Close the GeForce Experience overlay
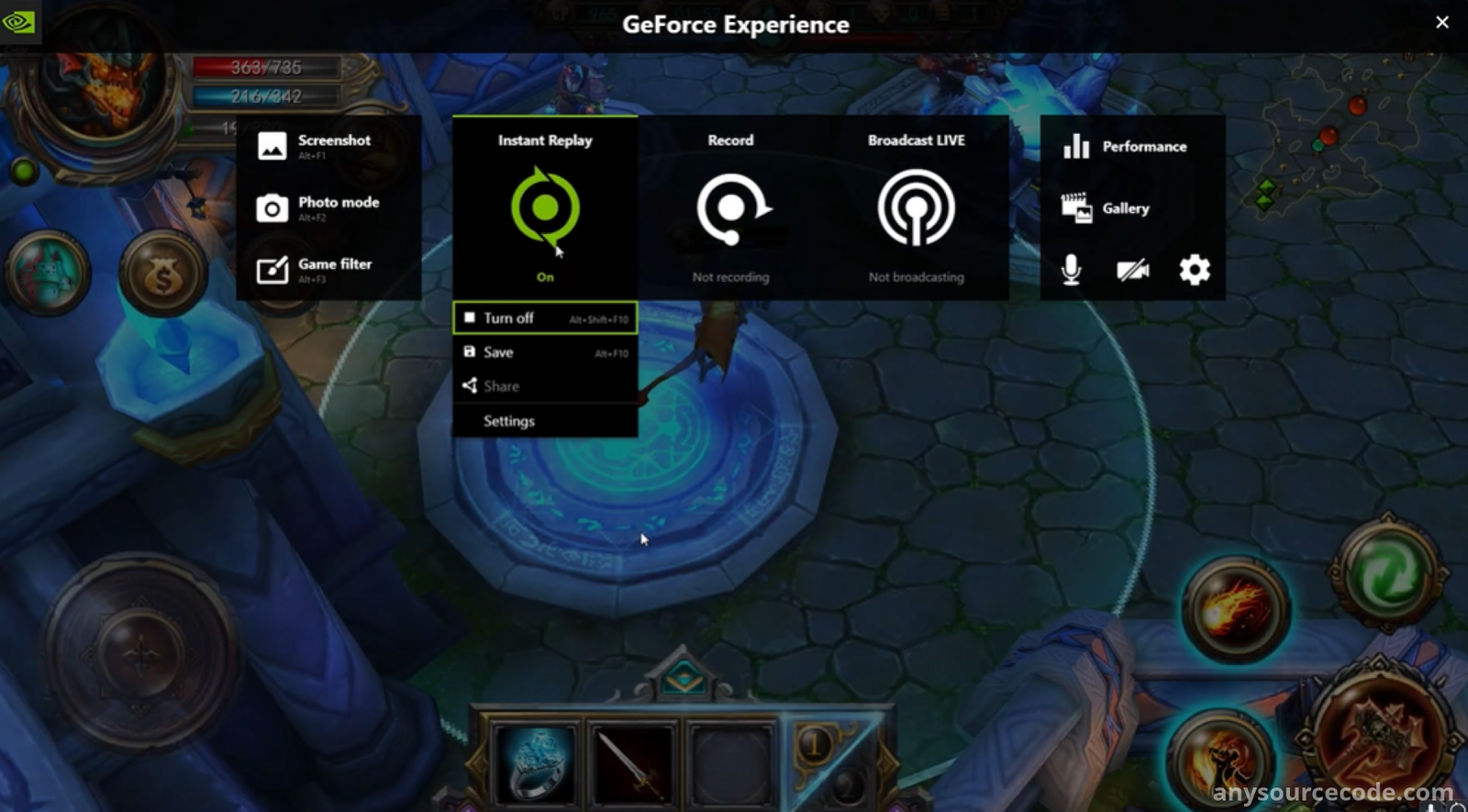The image size is (1468, 812). 1442,23
